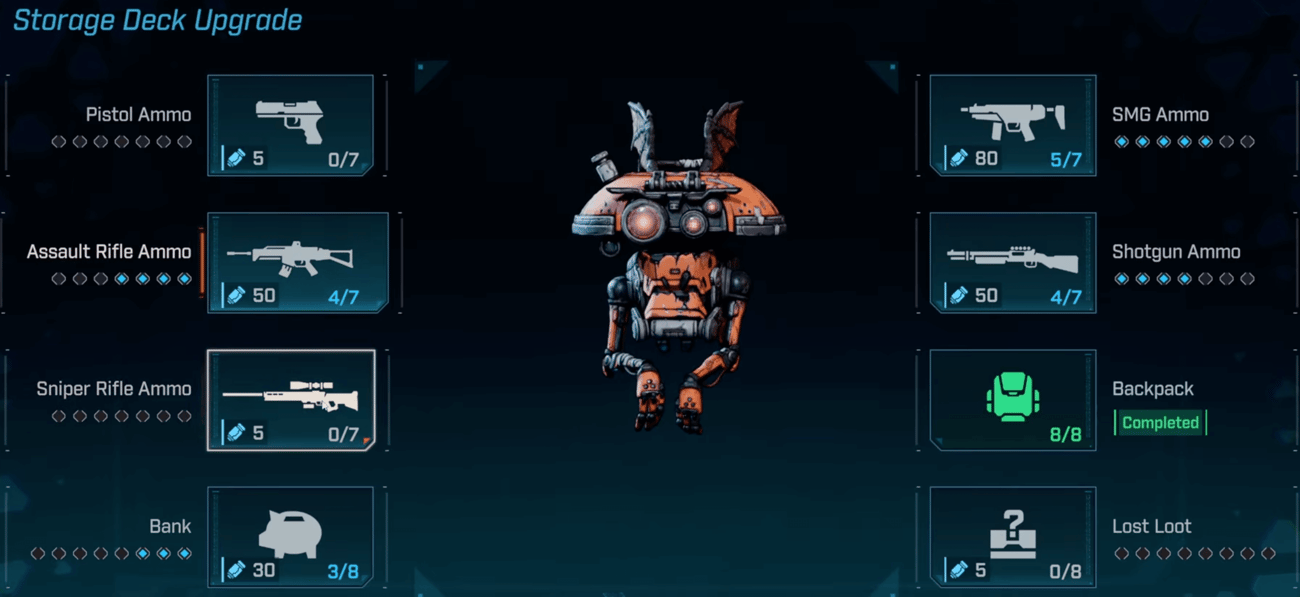Viewport: 1300px width, 597px height.
Task: Upgrade Shotgun Ammo capacity
Action: click(1012, 262)
